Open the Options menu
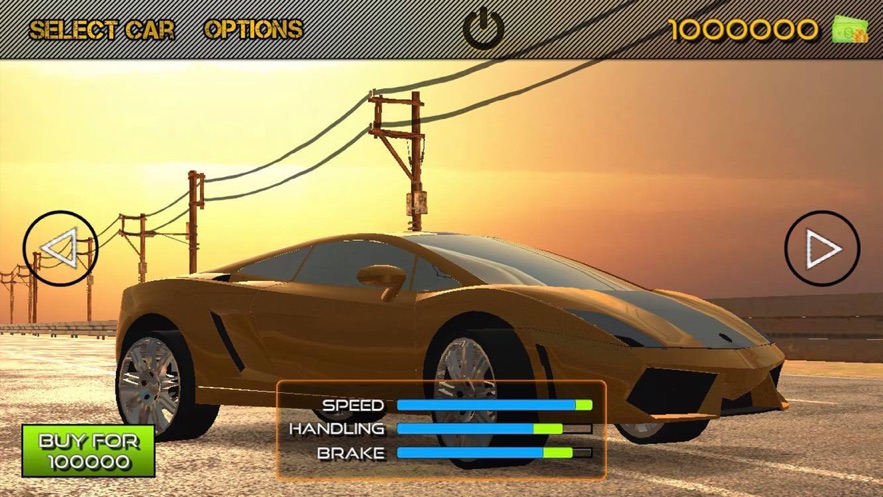The image size is (883, 497). coord(253,30)
